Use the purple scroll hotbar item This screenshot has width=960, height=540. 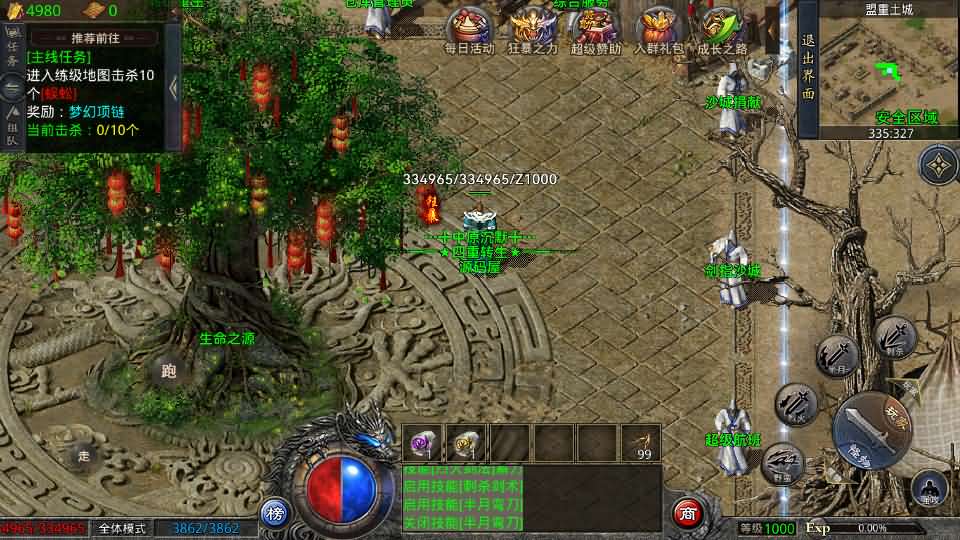pyautogui.click(x=423, y=442)
